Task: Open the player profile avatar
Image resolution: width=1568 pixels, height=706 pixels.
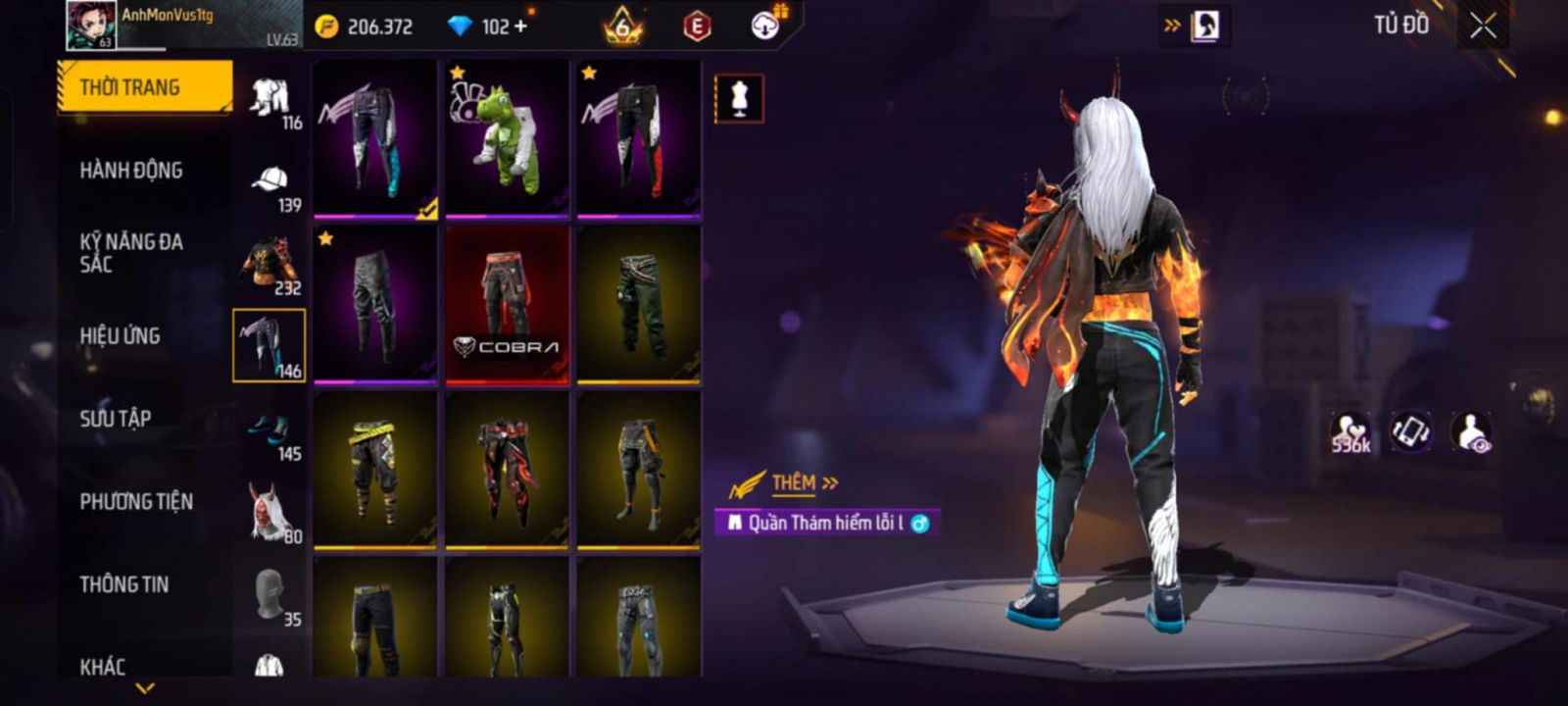Action: 91,25
